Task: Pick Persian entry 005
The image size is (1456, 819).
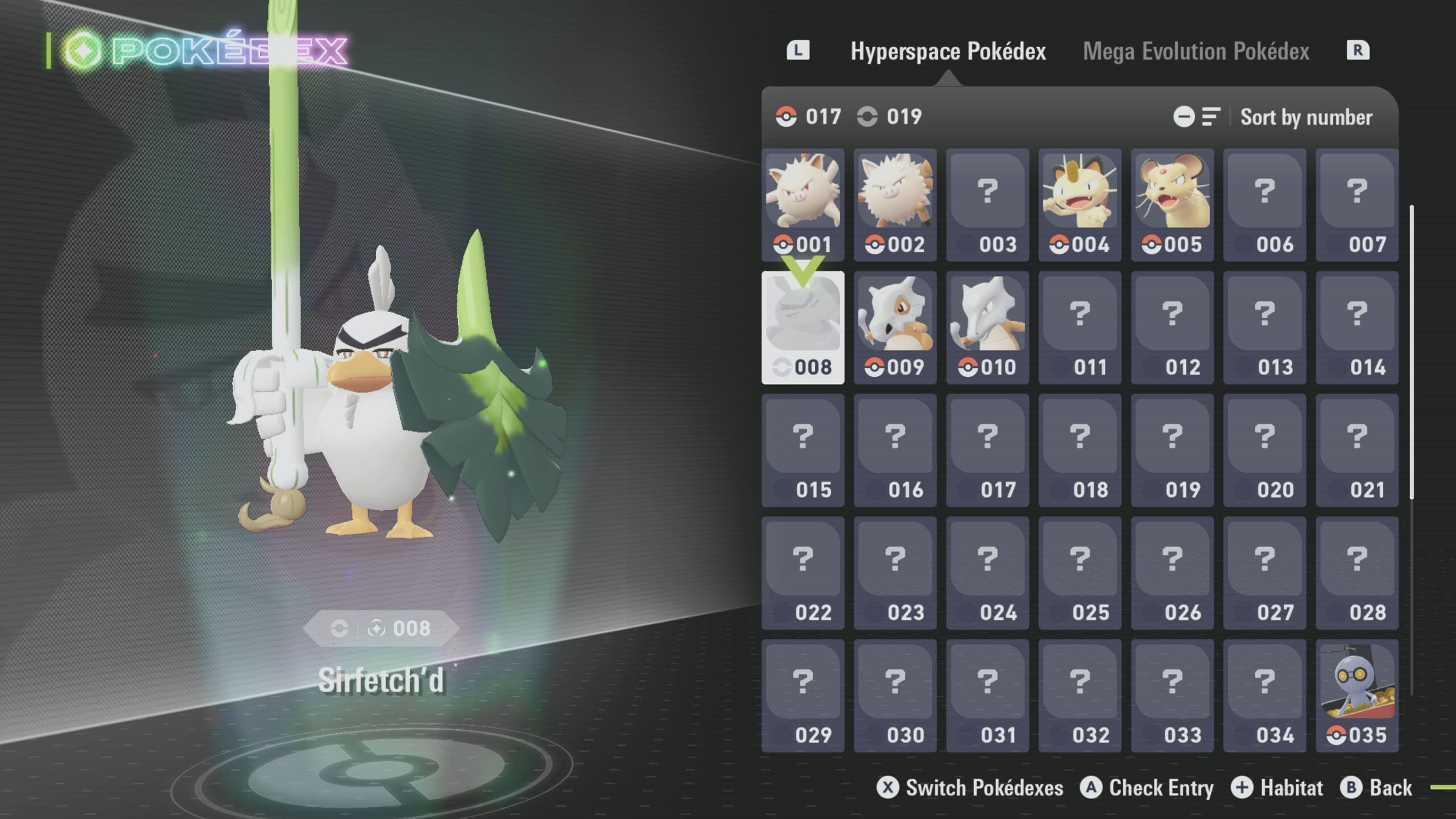Action: pos(1172,205)
